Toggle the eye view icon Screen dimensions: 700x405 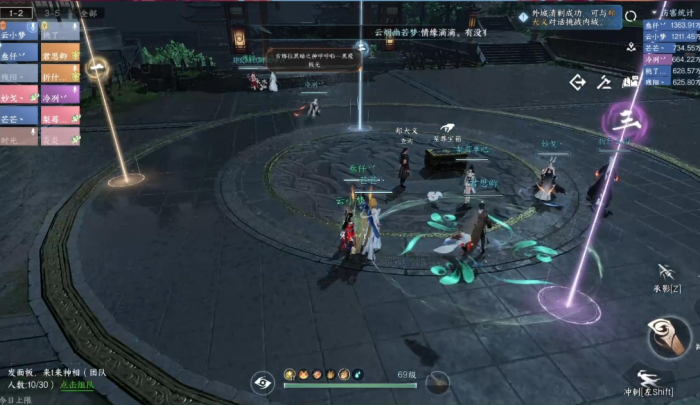[x=262, y=380]
